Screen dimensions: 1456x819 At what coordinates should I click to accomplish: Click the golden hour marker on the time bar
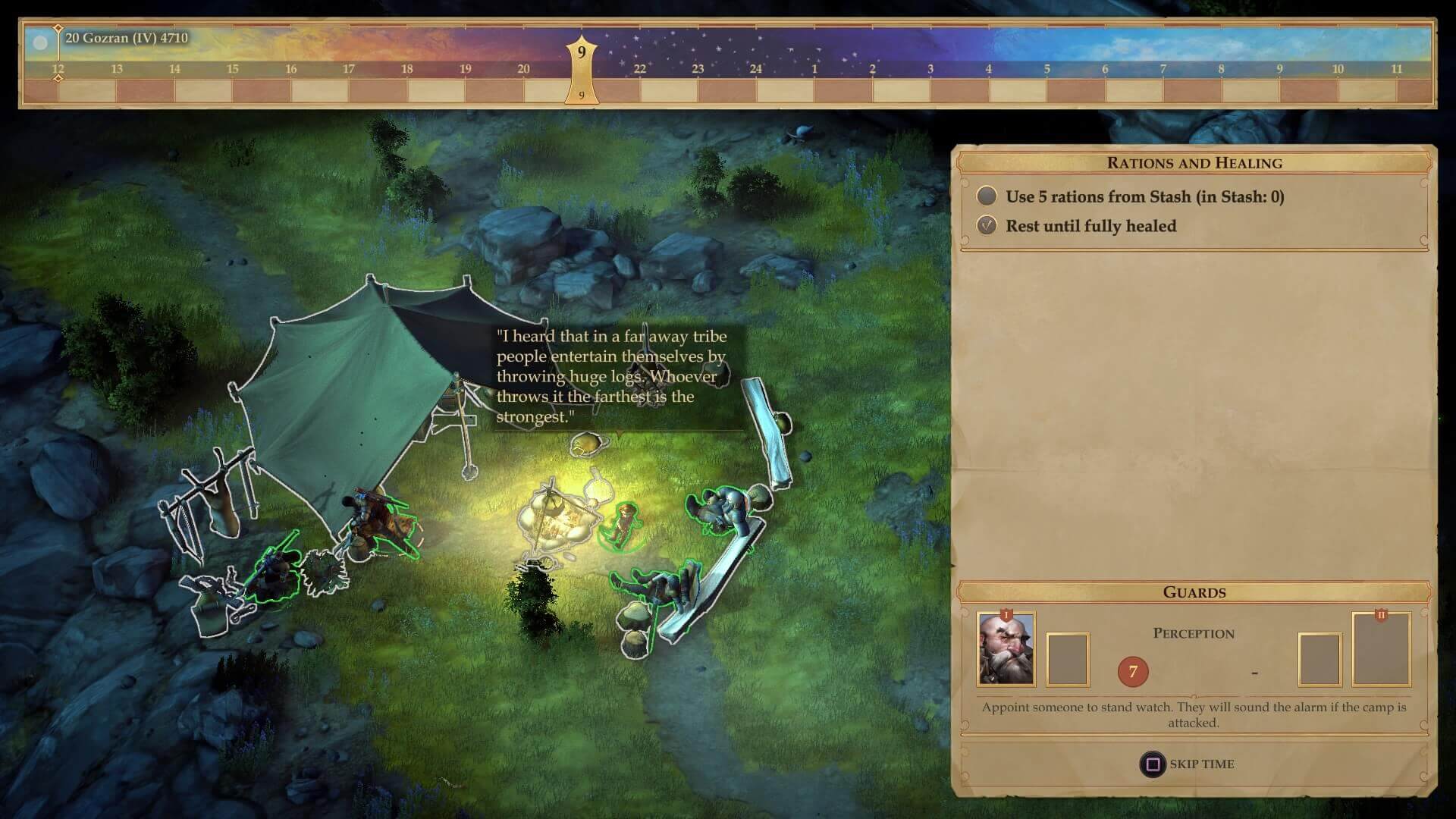pyautogui.click(x=582, y=68)
